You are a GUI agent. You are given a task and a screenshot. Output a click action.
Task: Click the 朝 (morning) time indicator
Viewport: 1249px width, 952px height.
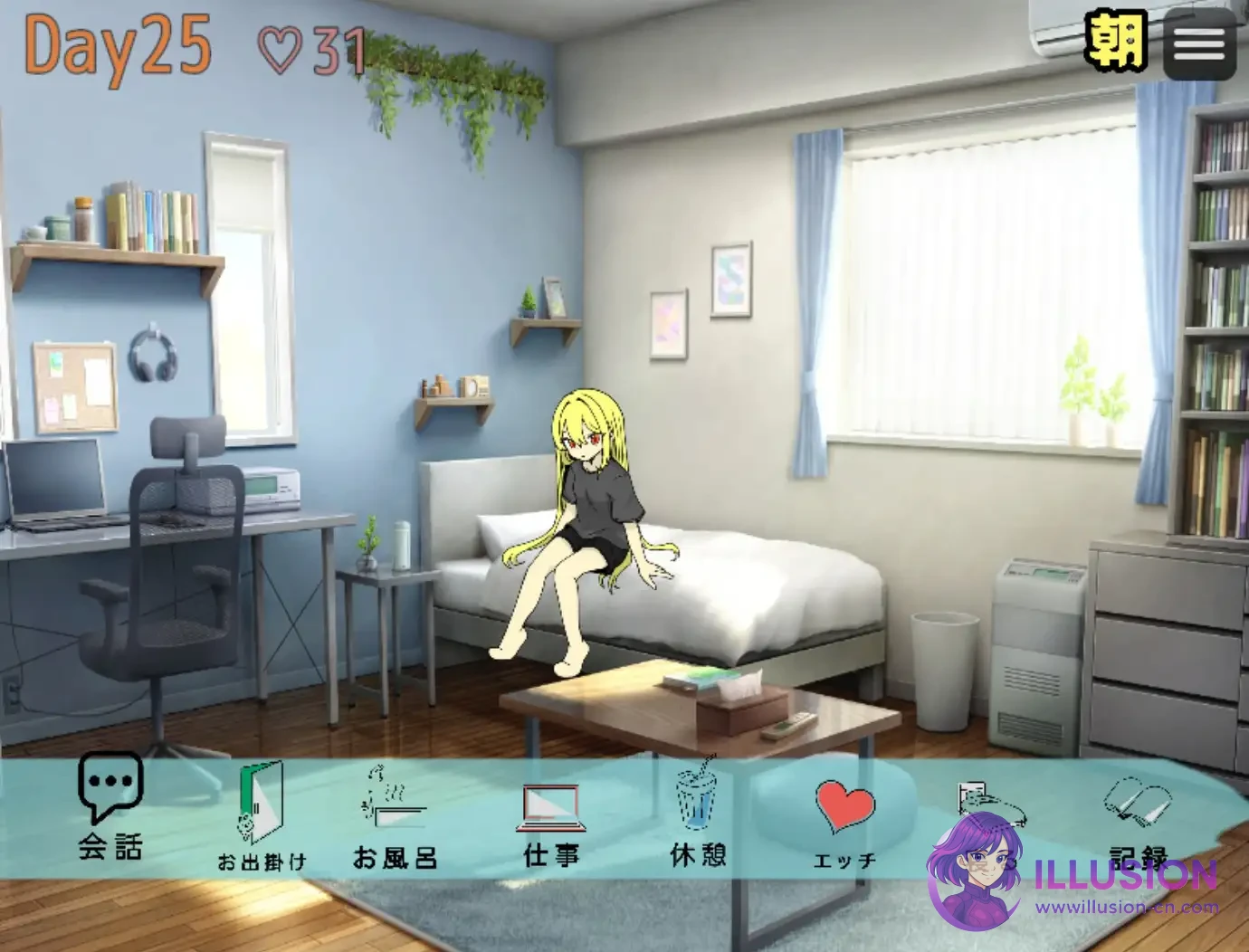tap(1116, 40)
